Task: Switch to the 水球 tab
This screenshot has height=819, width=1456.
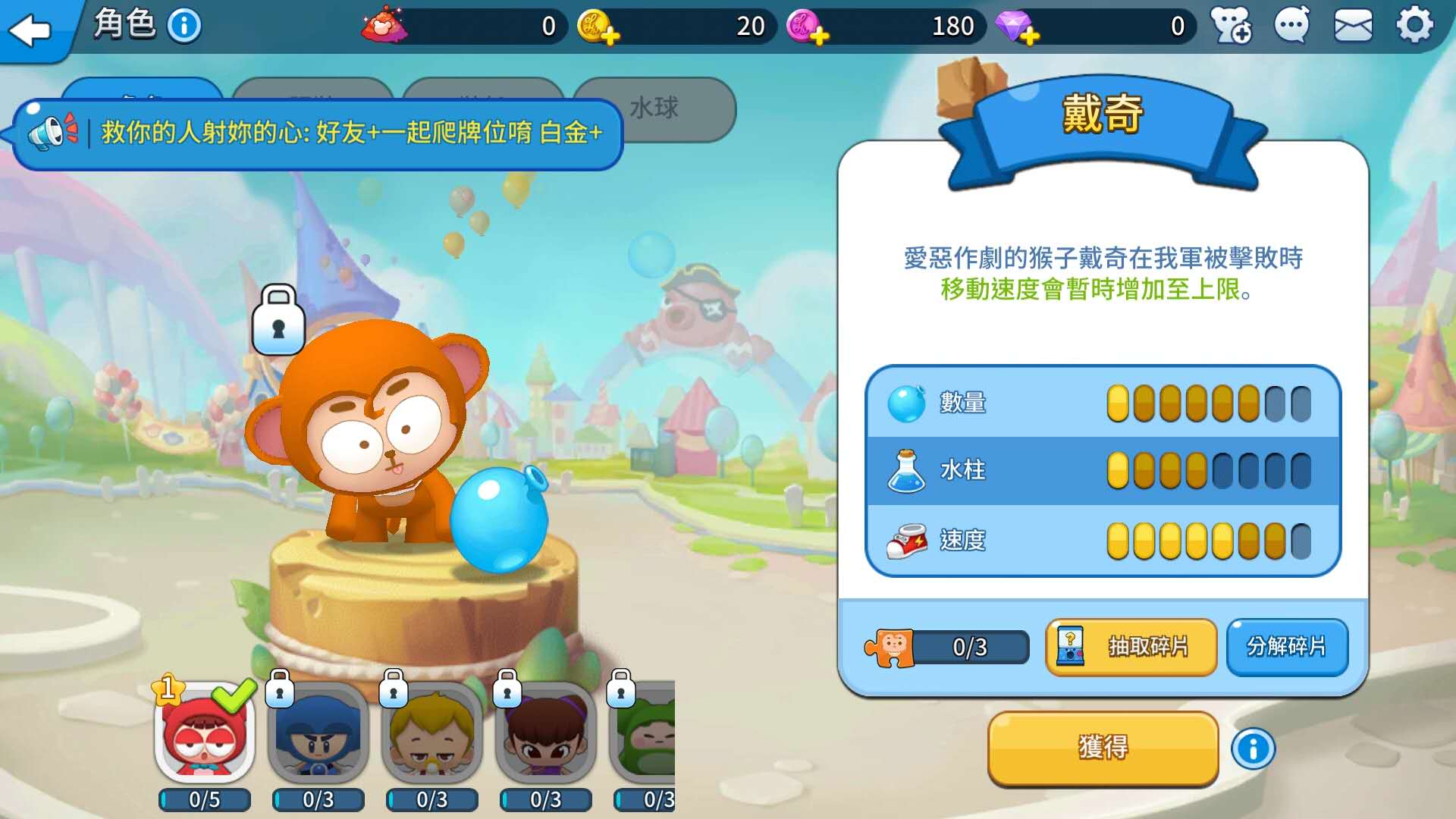Action: pos(654,108)
